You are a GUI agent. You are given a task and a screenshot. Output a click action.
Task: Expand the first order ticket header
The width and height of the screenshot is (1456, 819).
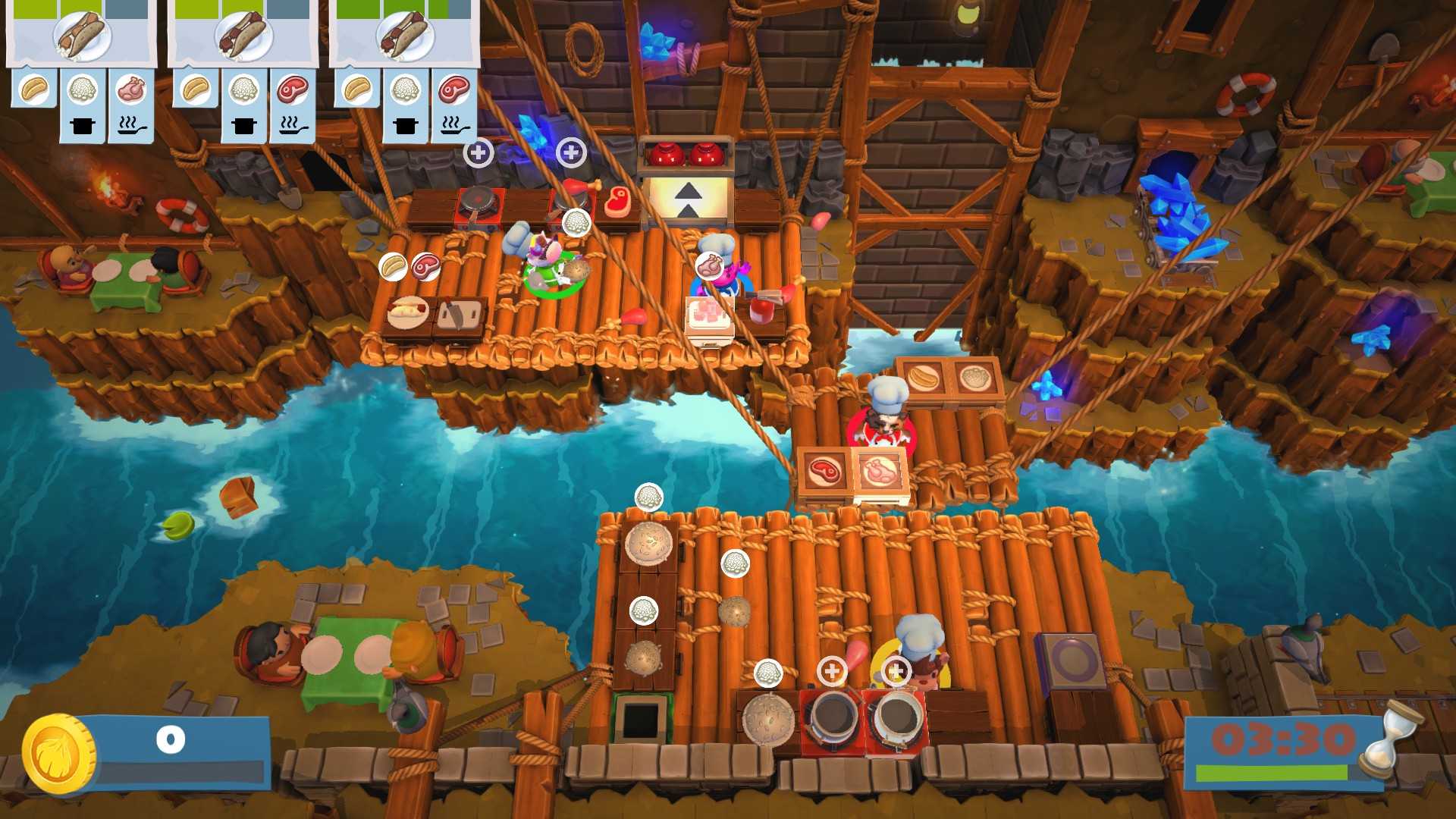(x=80, y=34)
